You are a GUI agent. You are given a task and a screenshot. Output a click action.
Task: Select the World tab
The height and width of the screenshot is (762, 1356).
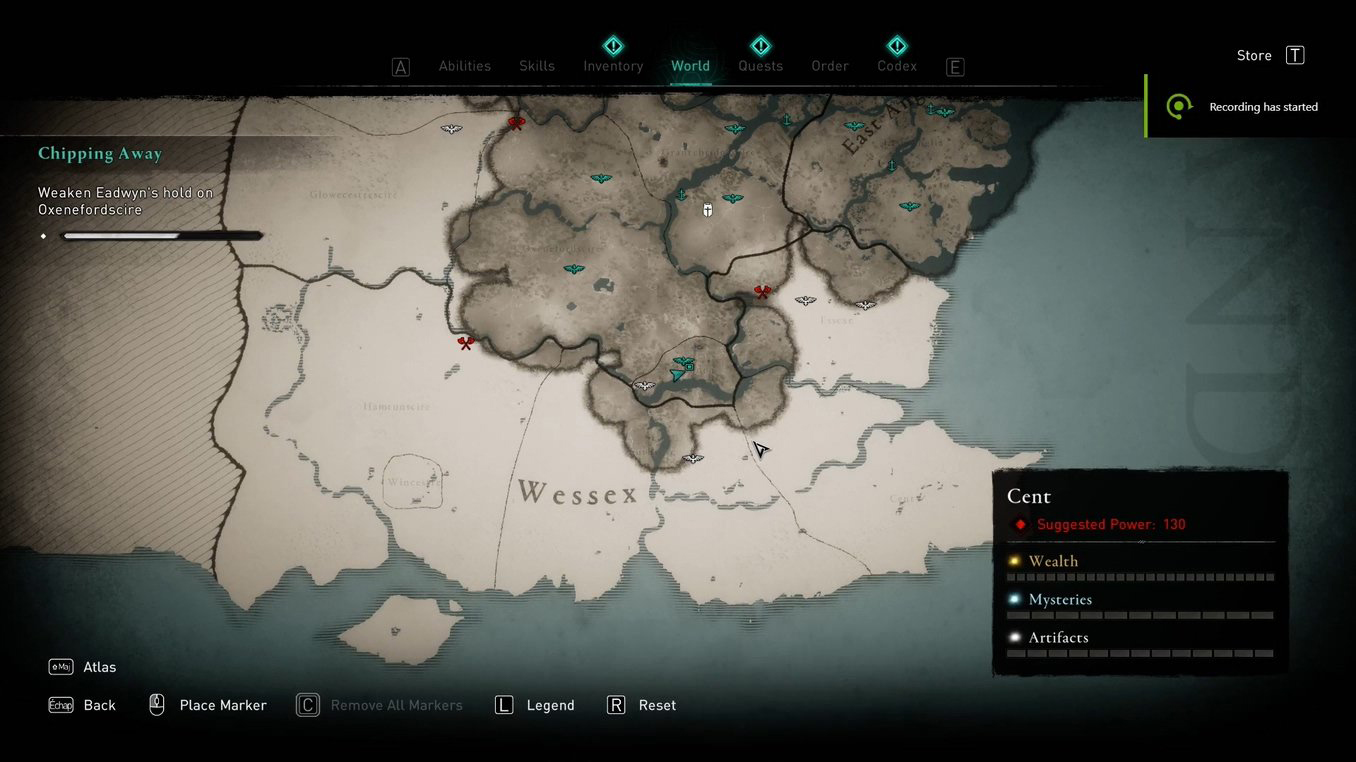pos(690,66)
